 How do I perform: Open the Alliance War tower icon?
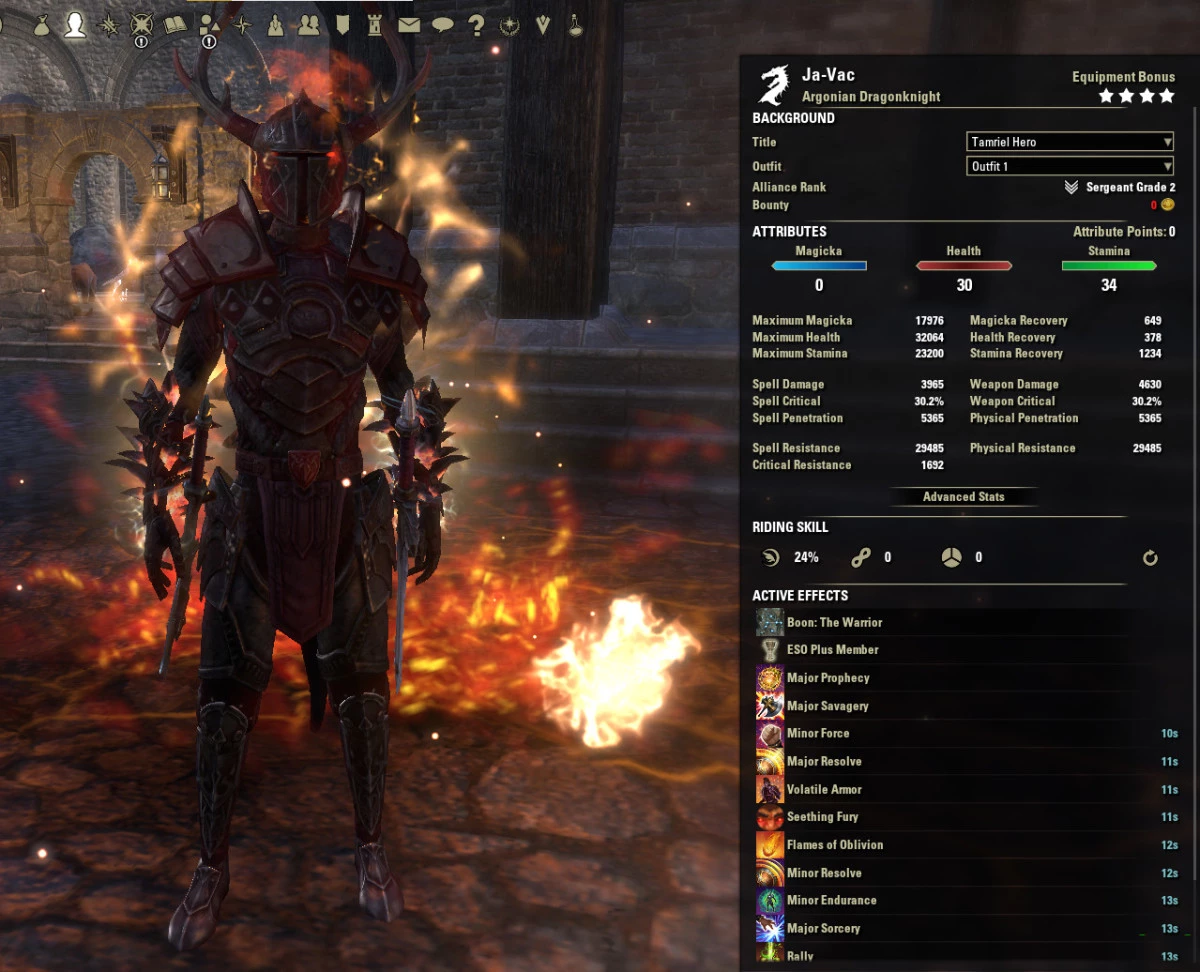375,25
